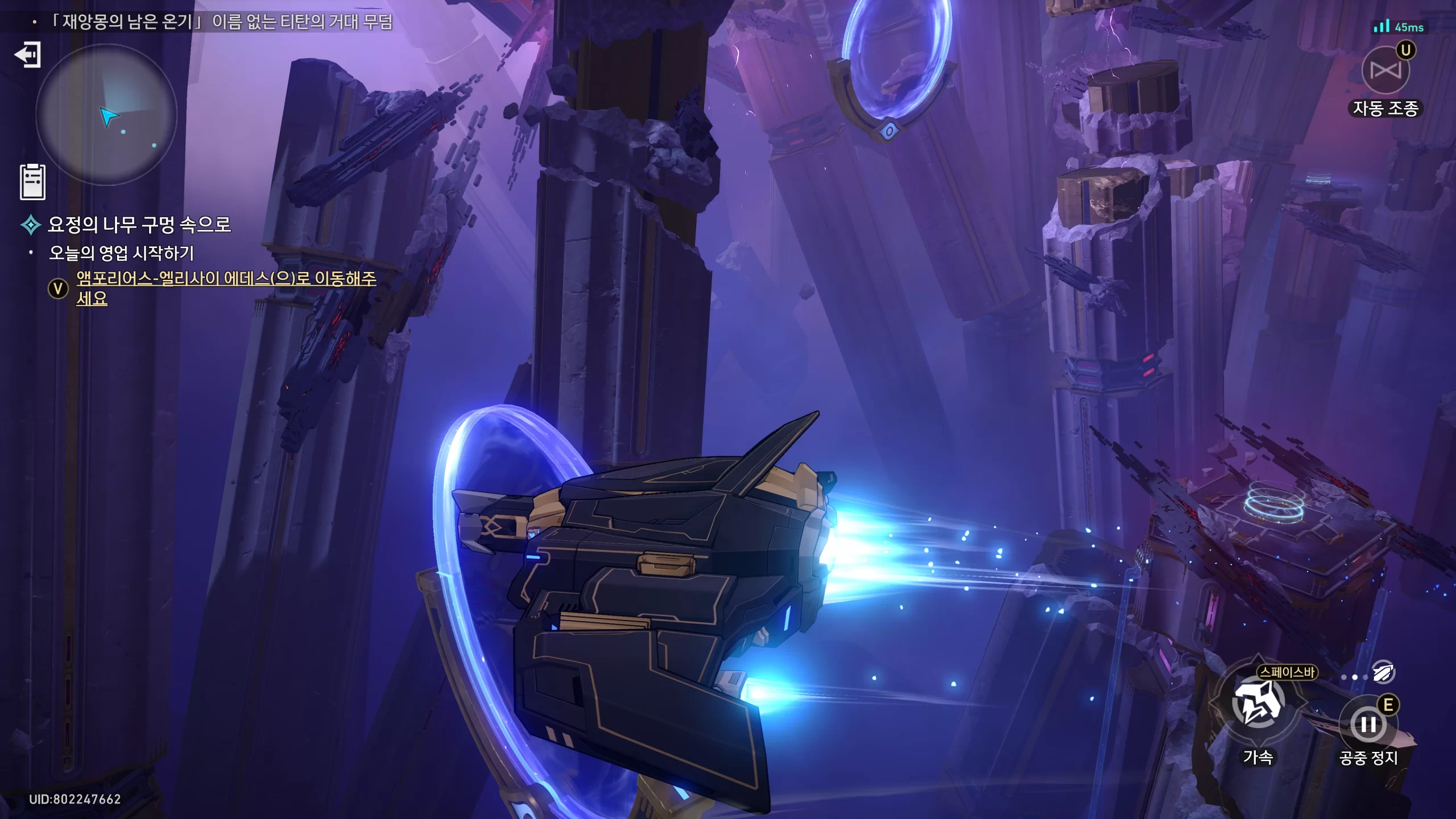Toggle 자동 조종 auto-pilot button
This screenshot has height=819, width=1456.
pyautogui.click(x=1385, y=72)
